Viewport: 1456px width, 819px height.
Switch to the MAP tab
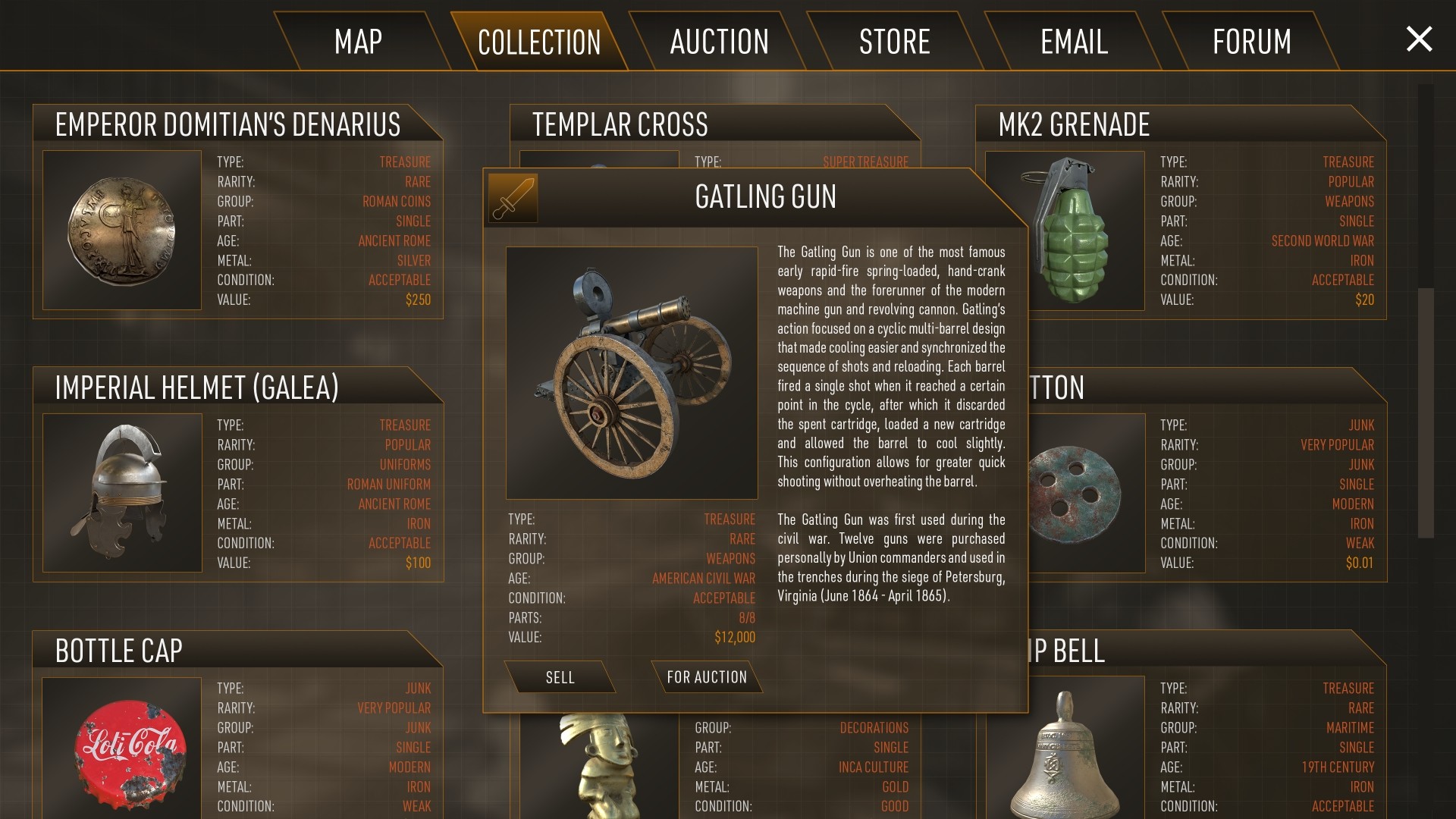pos(359,42)
